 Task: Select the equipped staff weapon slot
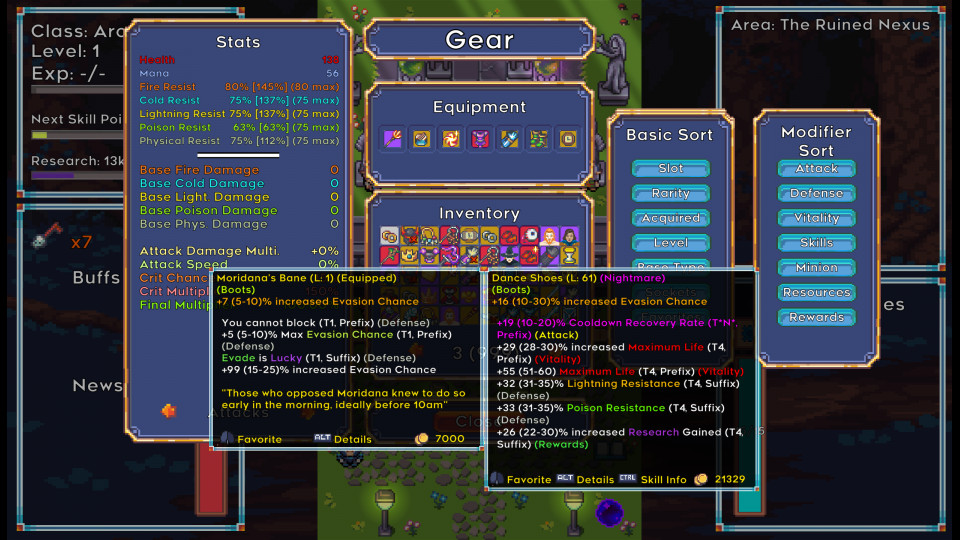tap(393, 139)
